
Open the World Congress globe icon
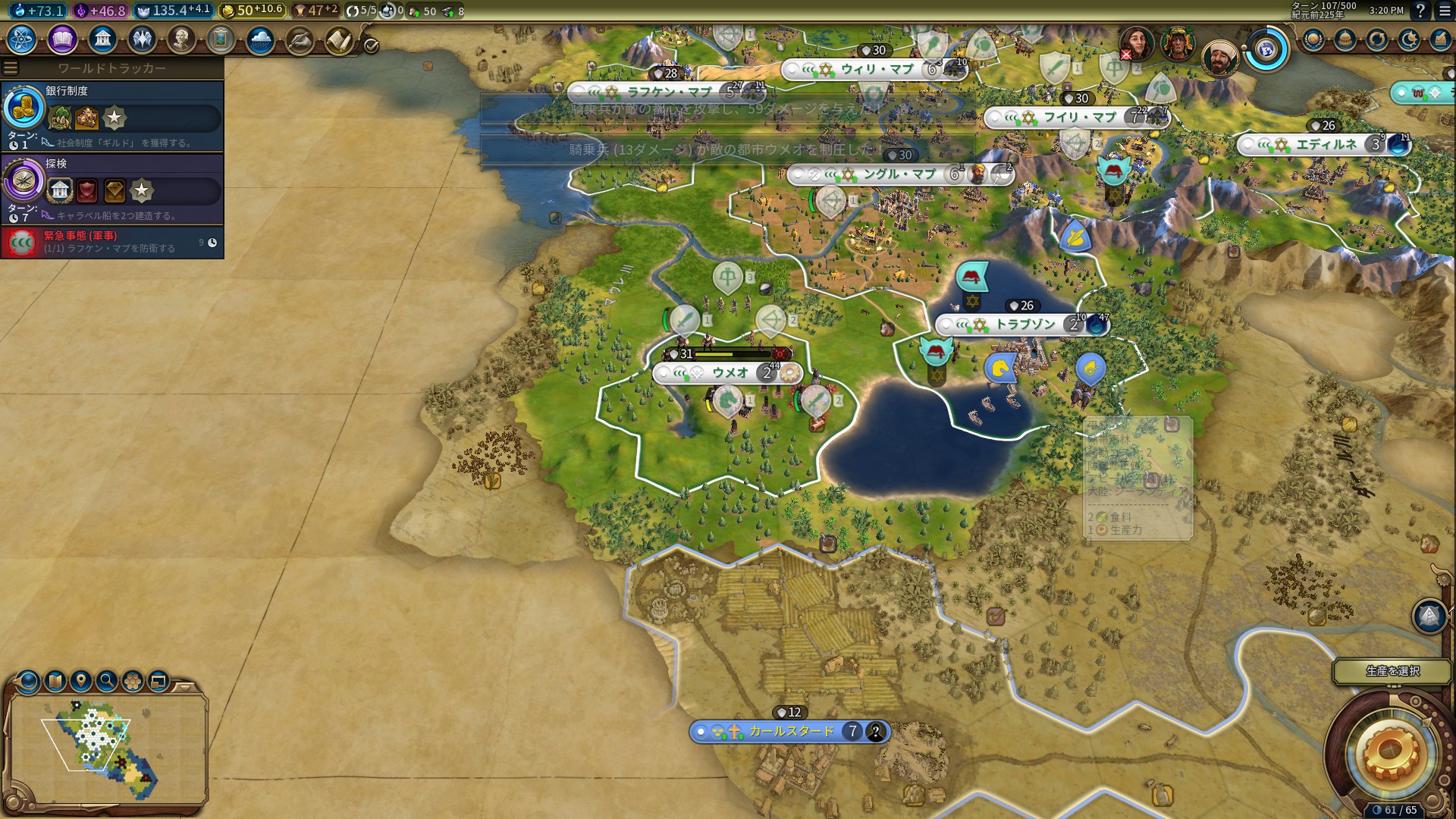(1266, 50)
